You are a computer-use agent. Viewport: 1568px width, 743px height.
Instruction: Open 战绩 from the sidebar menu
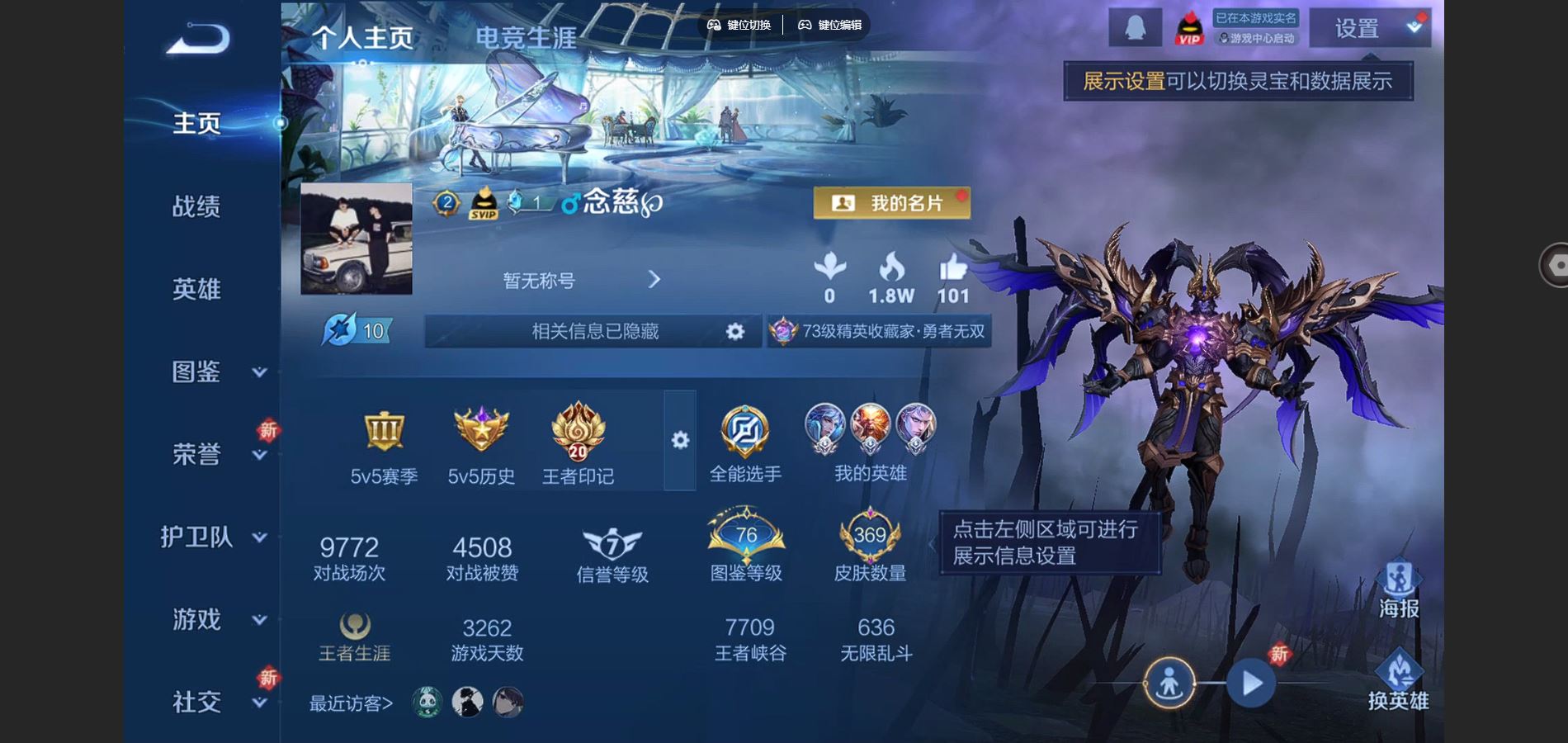pos(198,206)
